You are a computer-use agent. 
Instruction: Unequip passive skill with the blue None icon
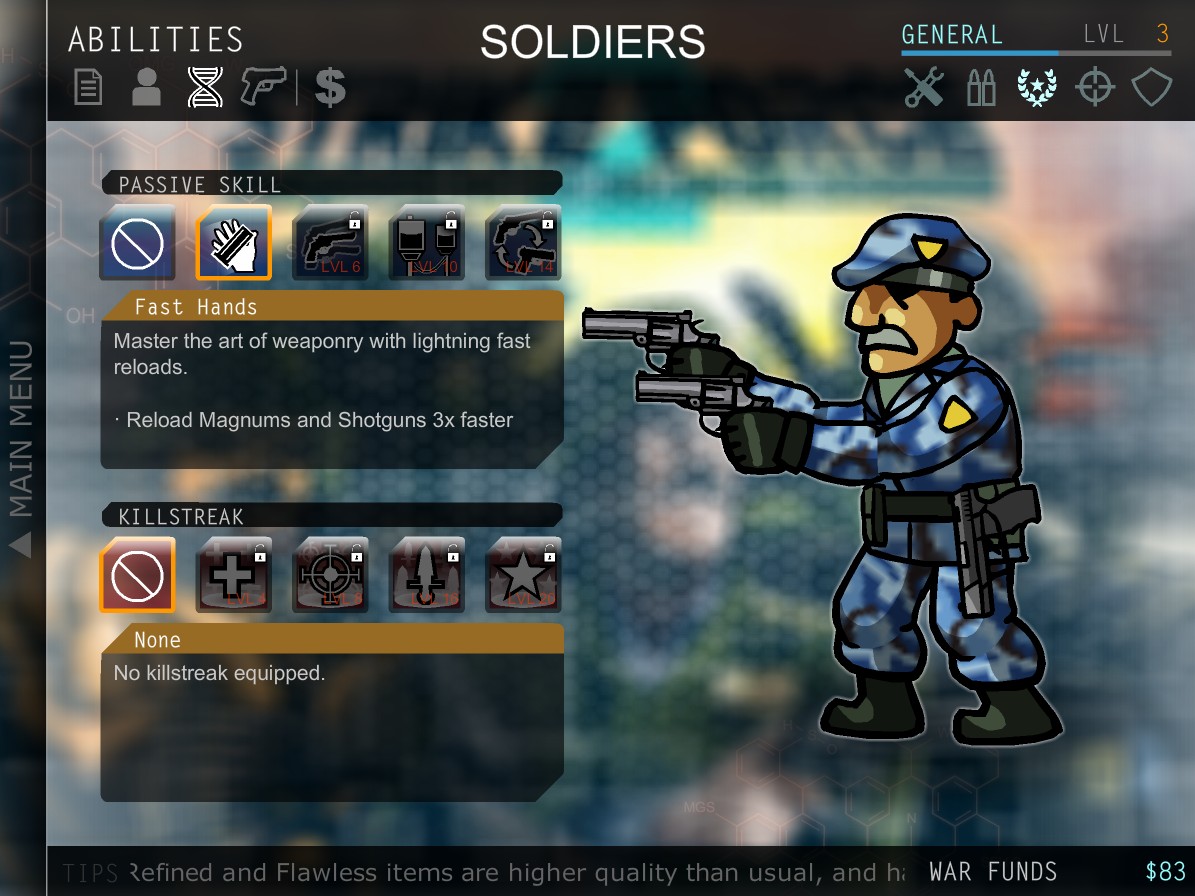click(138, 243)
